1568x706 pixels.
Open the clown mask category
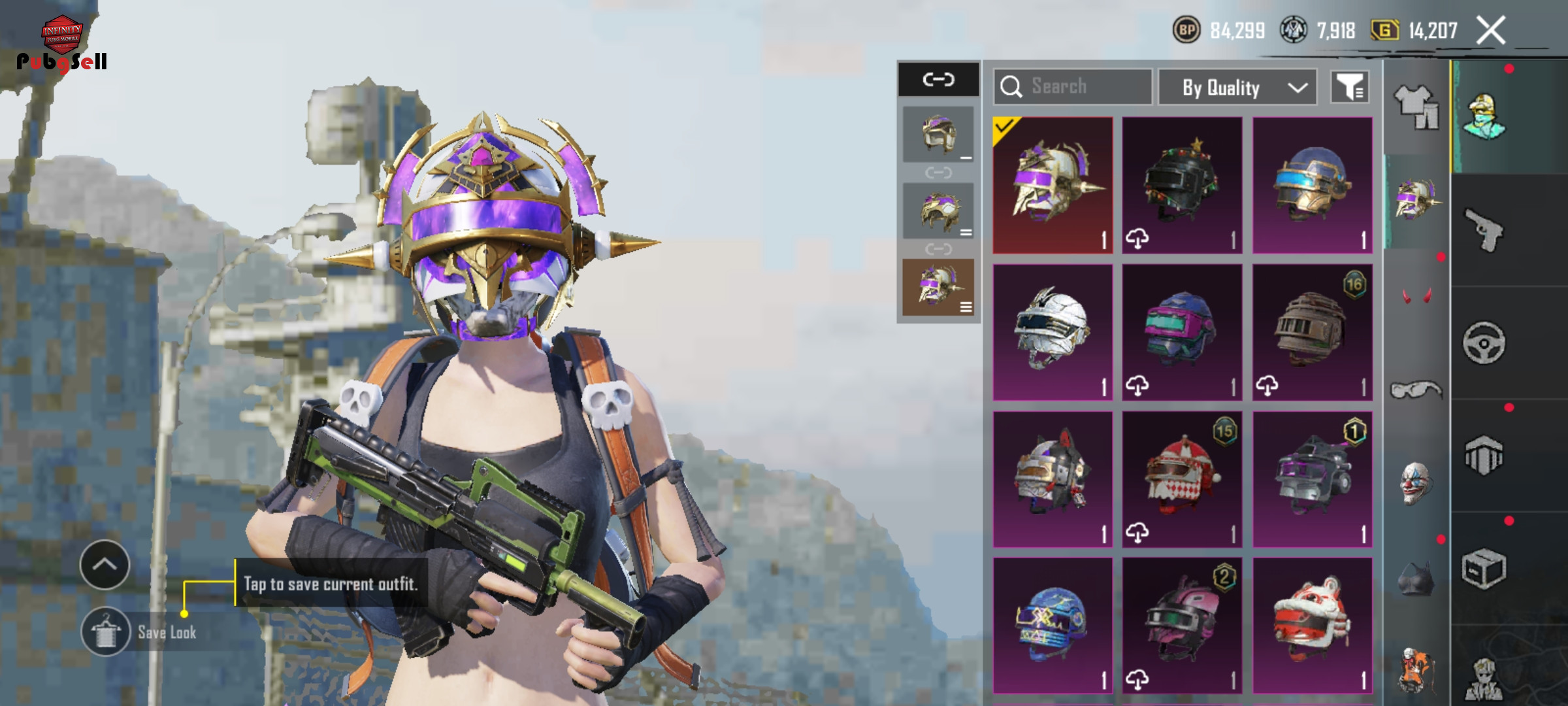pyautogui.click(x=1416, y=484)
